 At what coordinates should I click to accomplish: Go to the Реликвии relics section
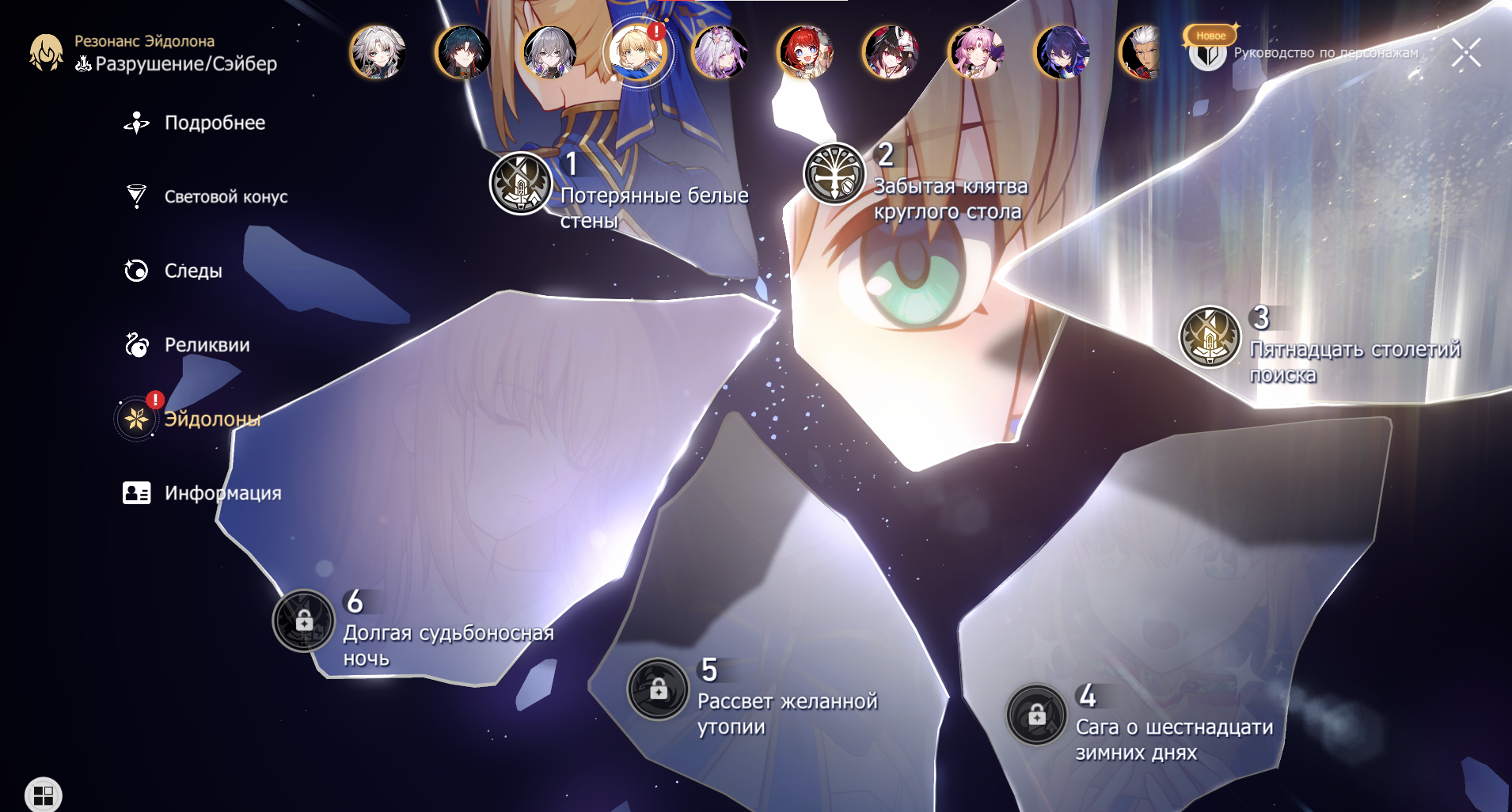tap(206, 345)
